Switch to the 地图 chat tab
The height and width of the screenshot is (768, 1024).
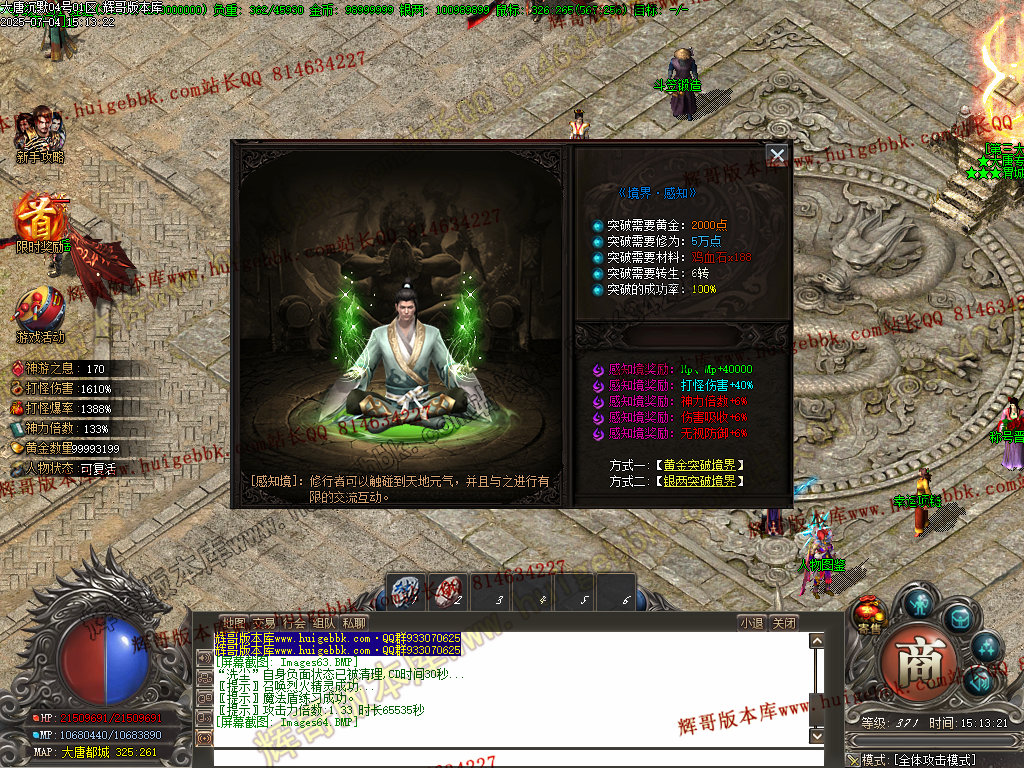(x=233, y=622)
